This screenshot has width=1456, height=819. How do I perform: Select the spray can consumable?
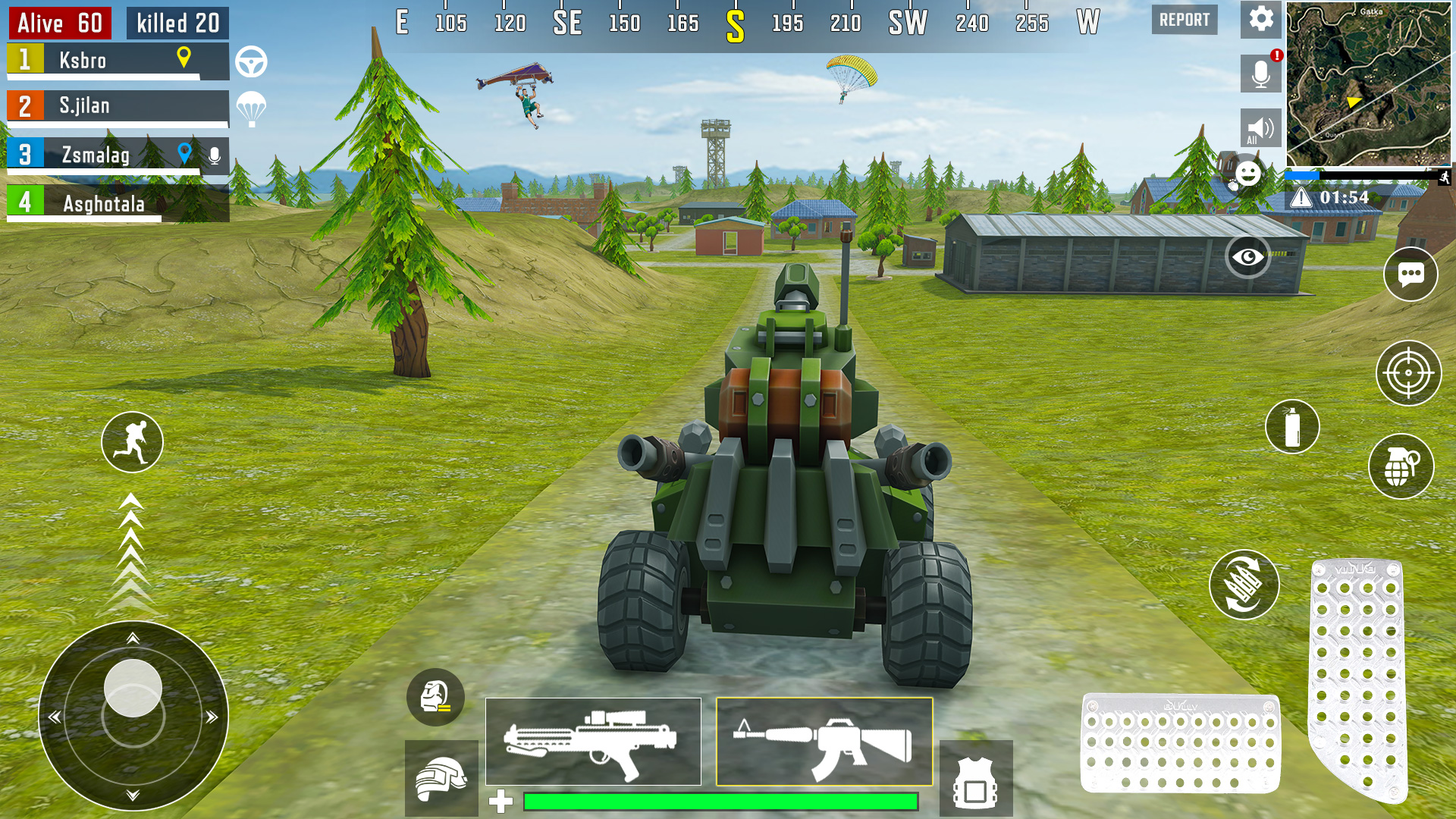1294,426
